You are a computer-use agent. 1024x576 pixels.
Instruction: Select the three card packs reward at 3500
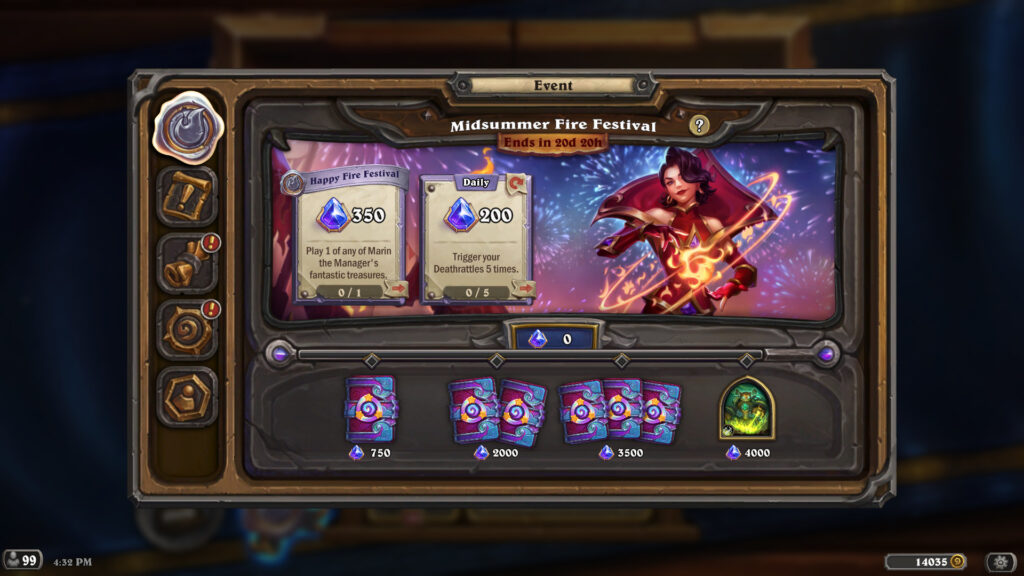[620, 410]
